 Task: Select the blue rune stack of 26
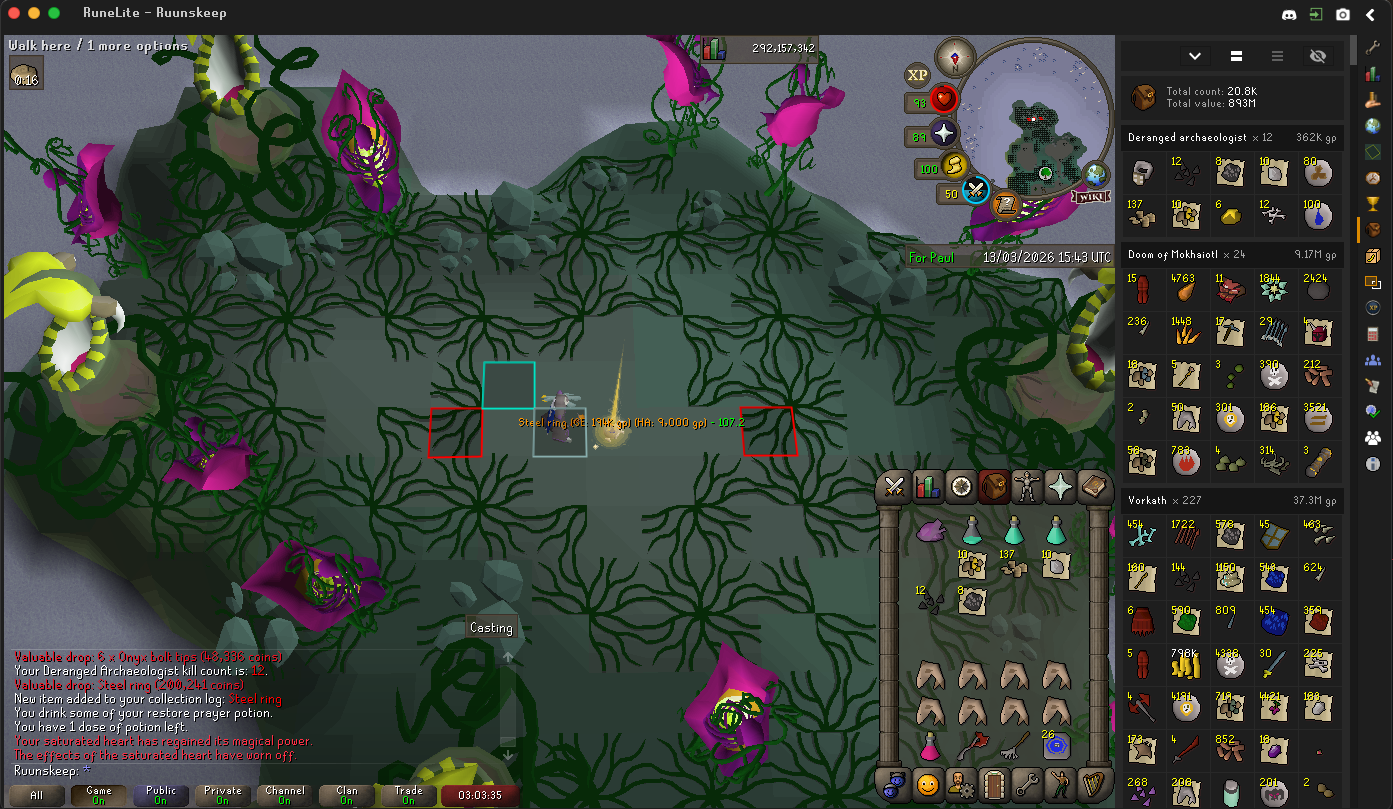tap(1054, 745)
